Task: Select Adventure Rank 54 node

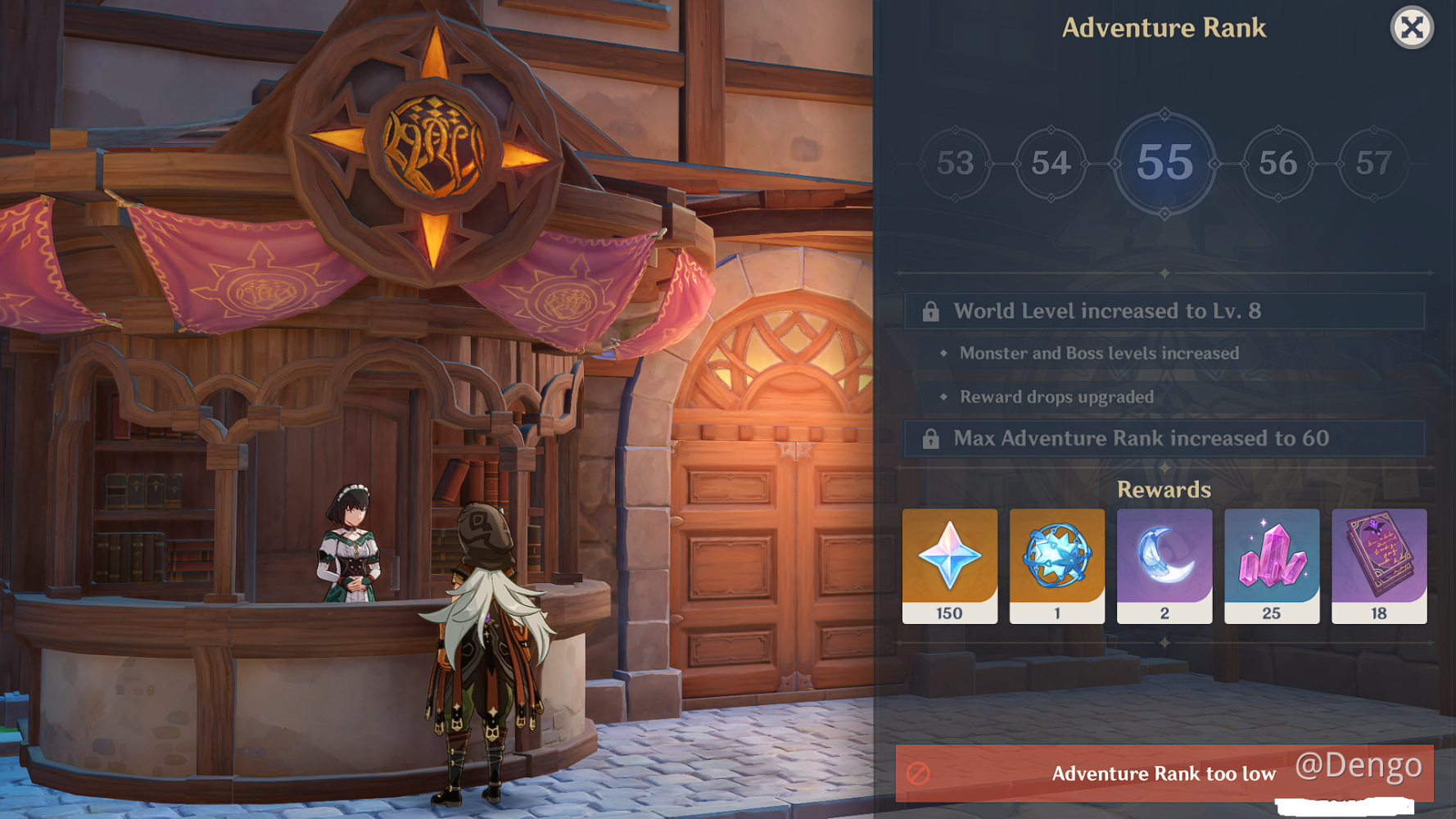Action: (x=1051, y=163)
